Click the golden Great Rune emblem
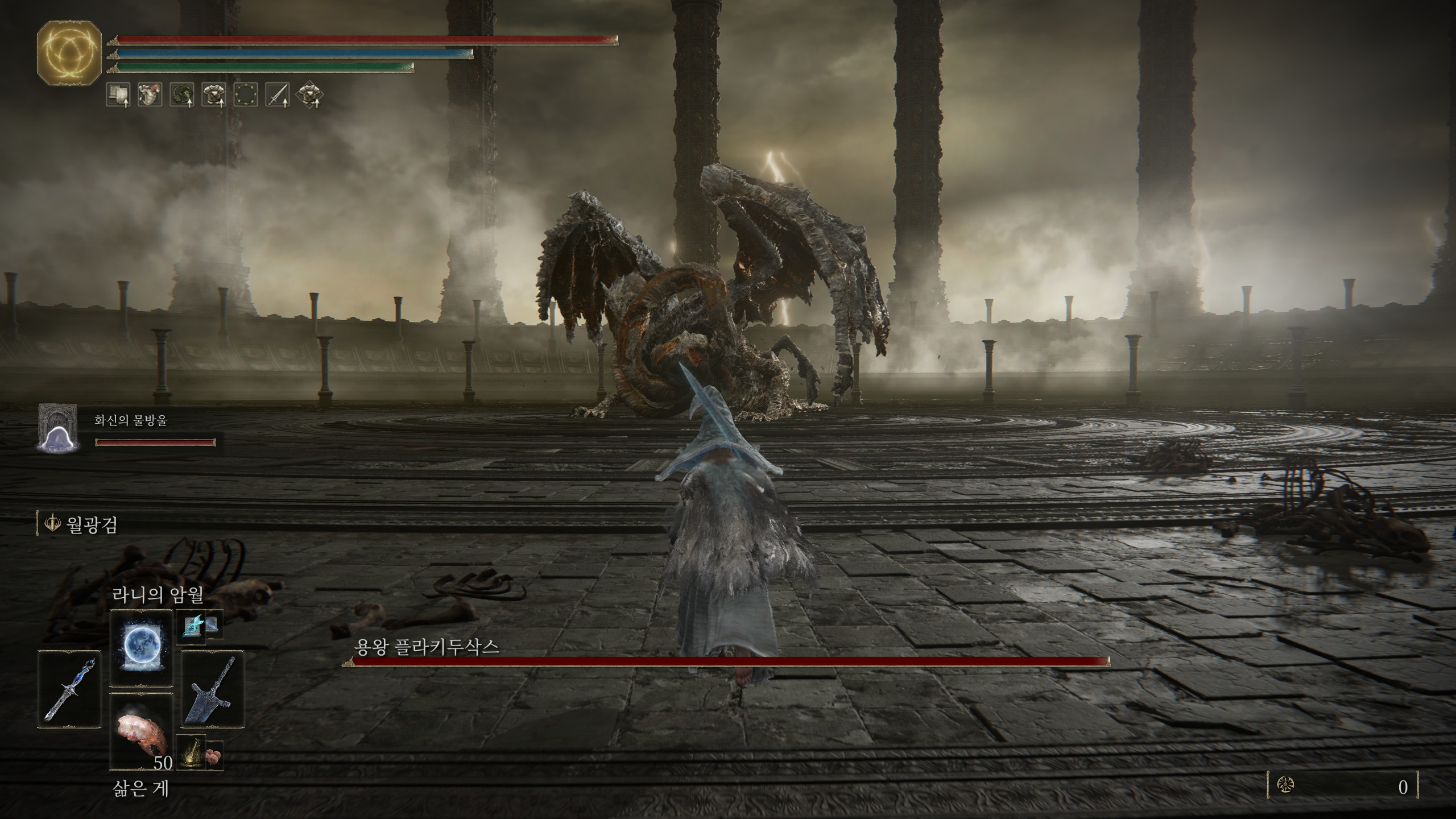The width and height of the screenshot is (1456, 819). tap(69, 56)
